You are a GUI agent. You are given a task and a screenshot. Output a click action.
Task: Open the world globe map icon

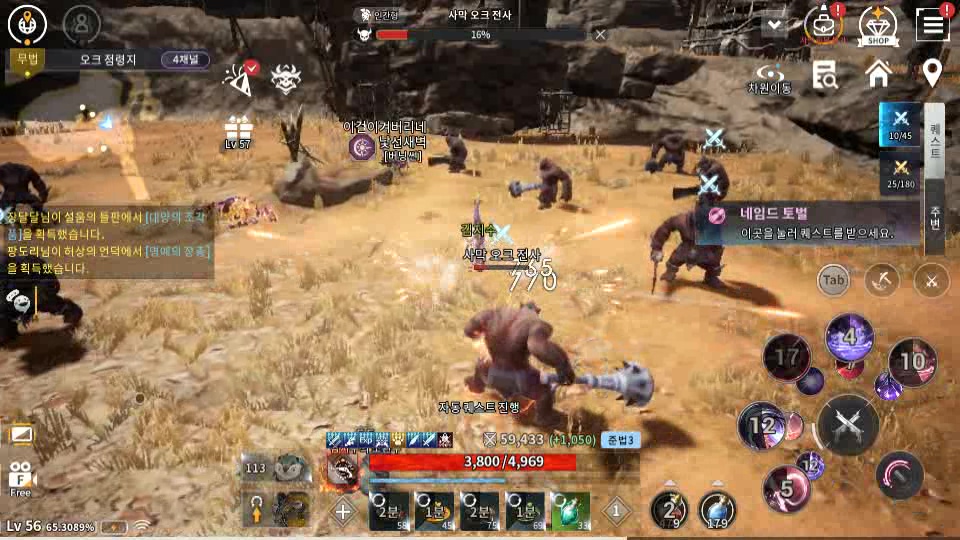pos(28,24)
